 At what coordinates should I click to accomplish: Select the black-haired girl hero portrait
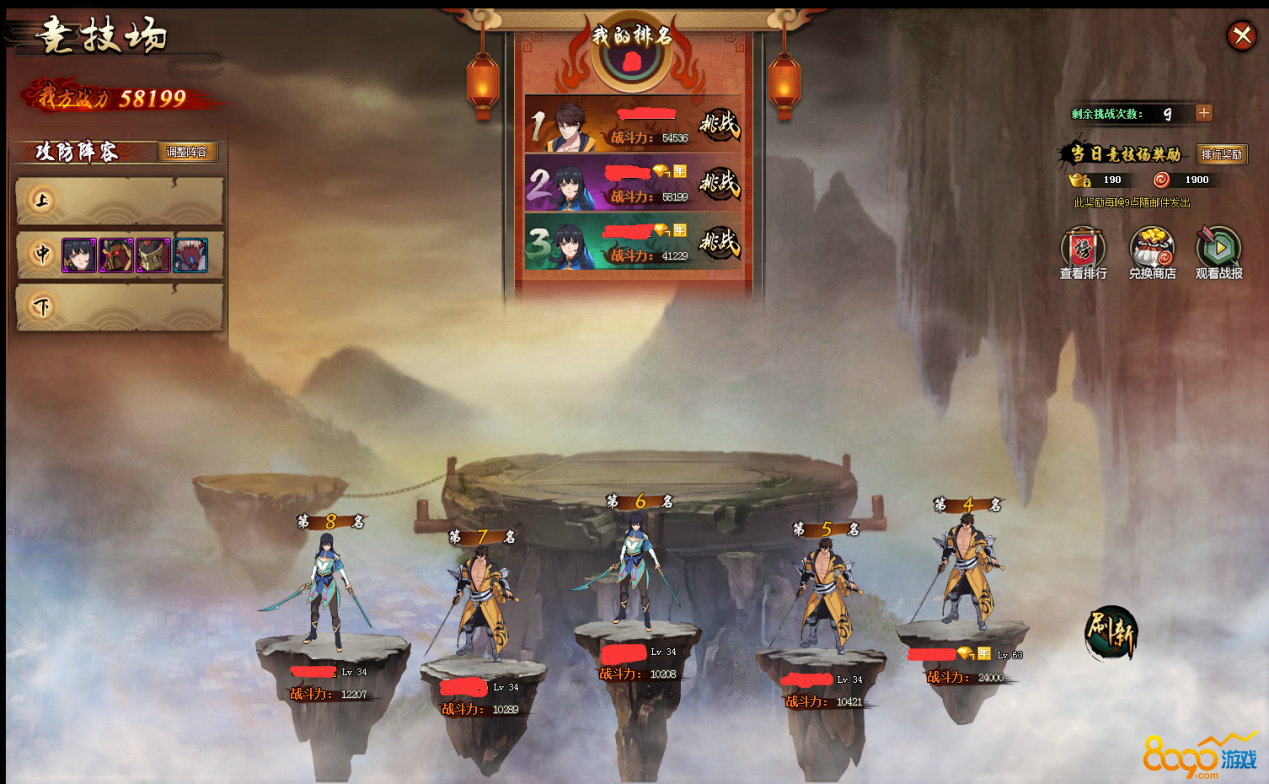pos(79,255)
